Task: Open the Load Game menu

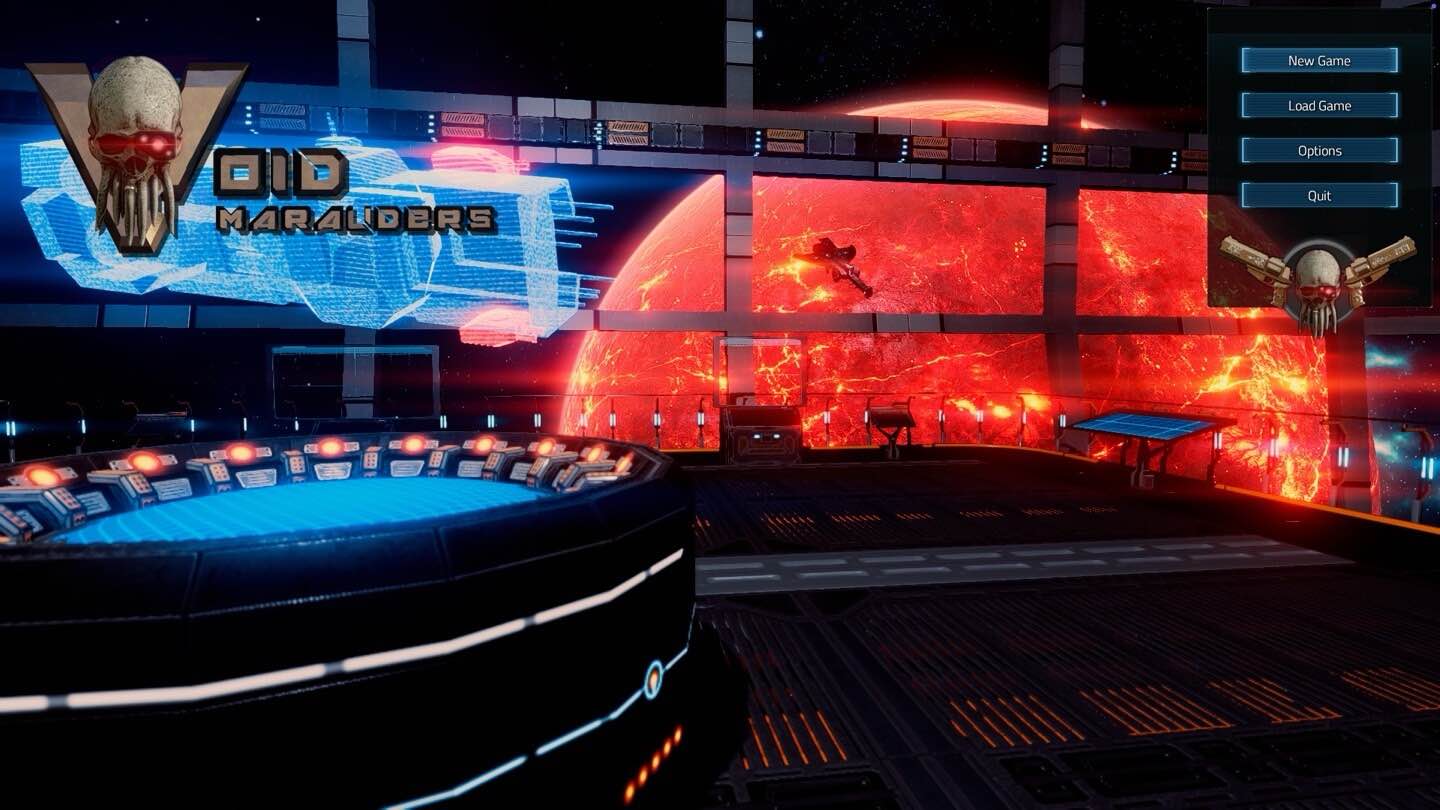Action: tap(1319, 106)
